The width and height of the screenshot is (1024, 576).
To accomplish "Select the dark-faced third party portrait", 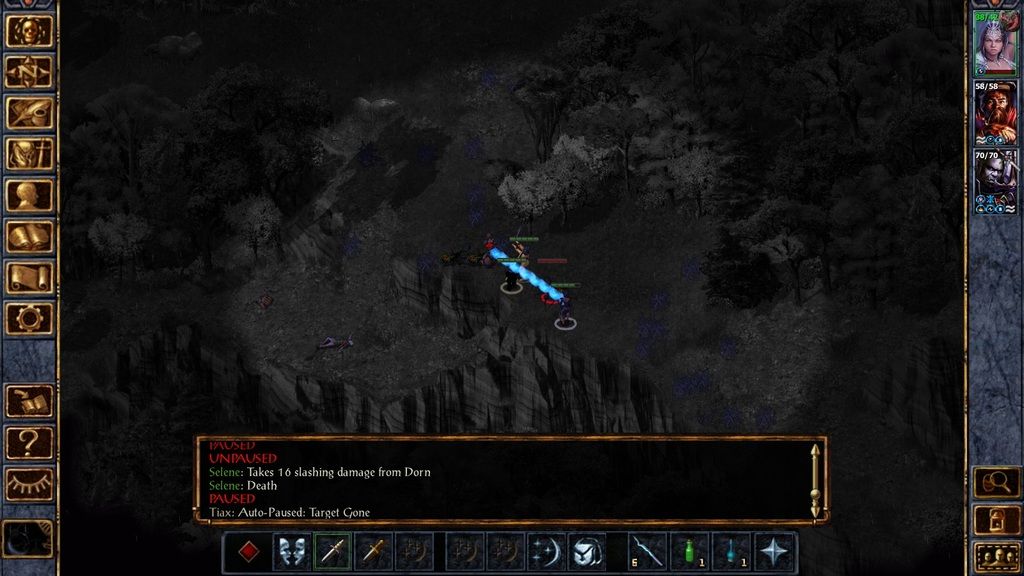I will [x=995, y=182].
